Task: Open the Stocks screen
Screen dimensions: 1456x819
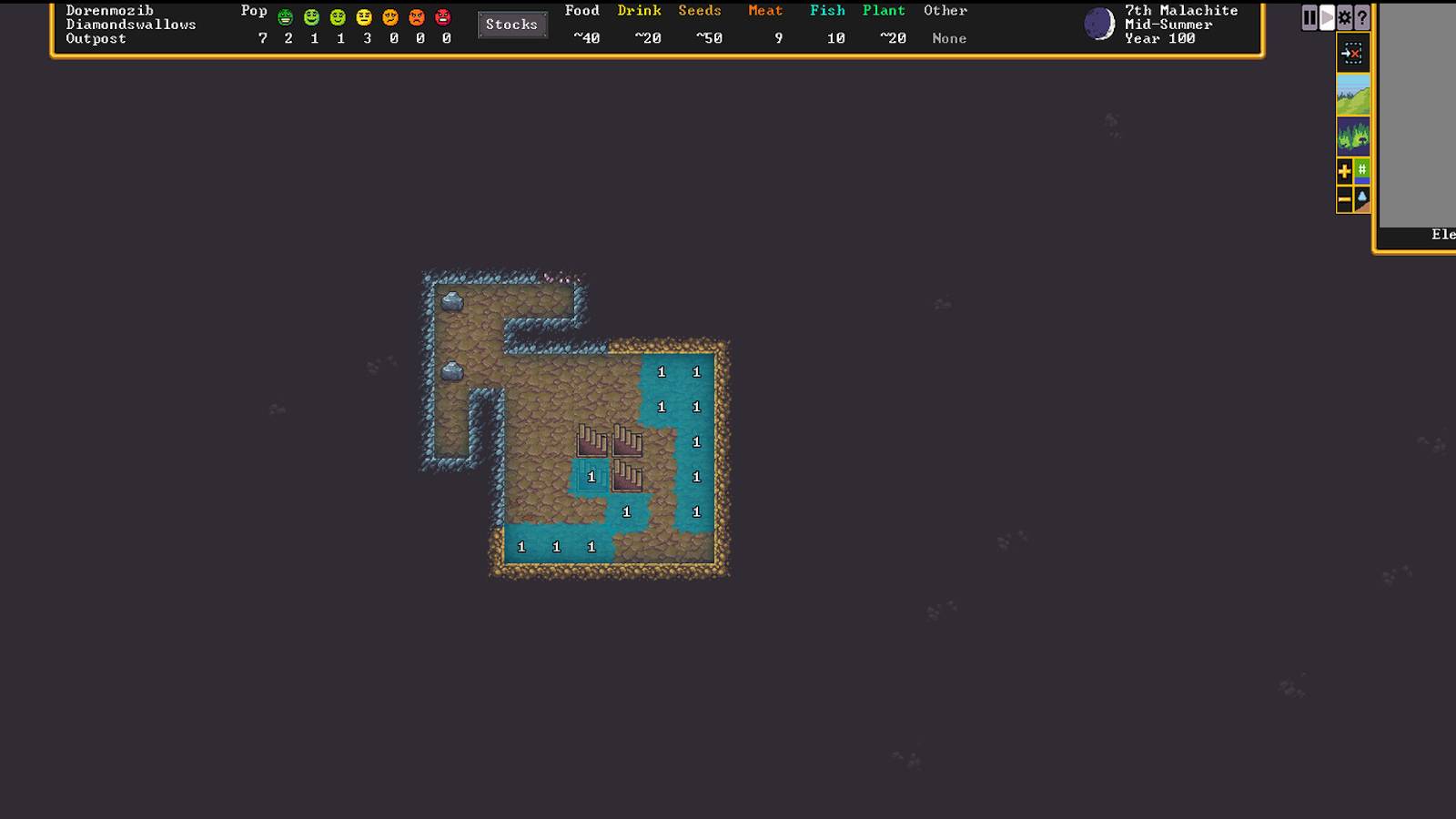Action: (511, 25)
